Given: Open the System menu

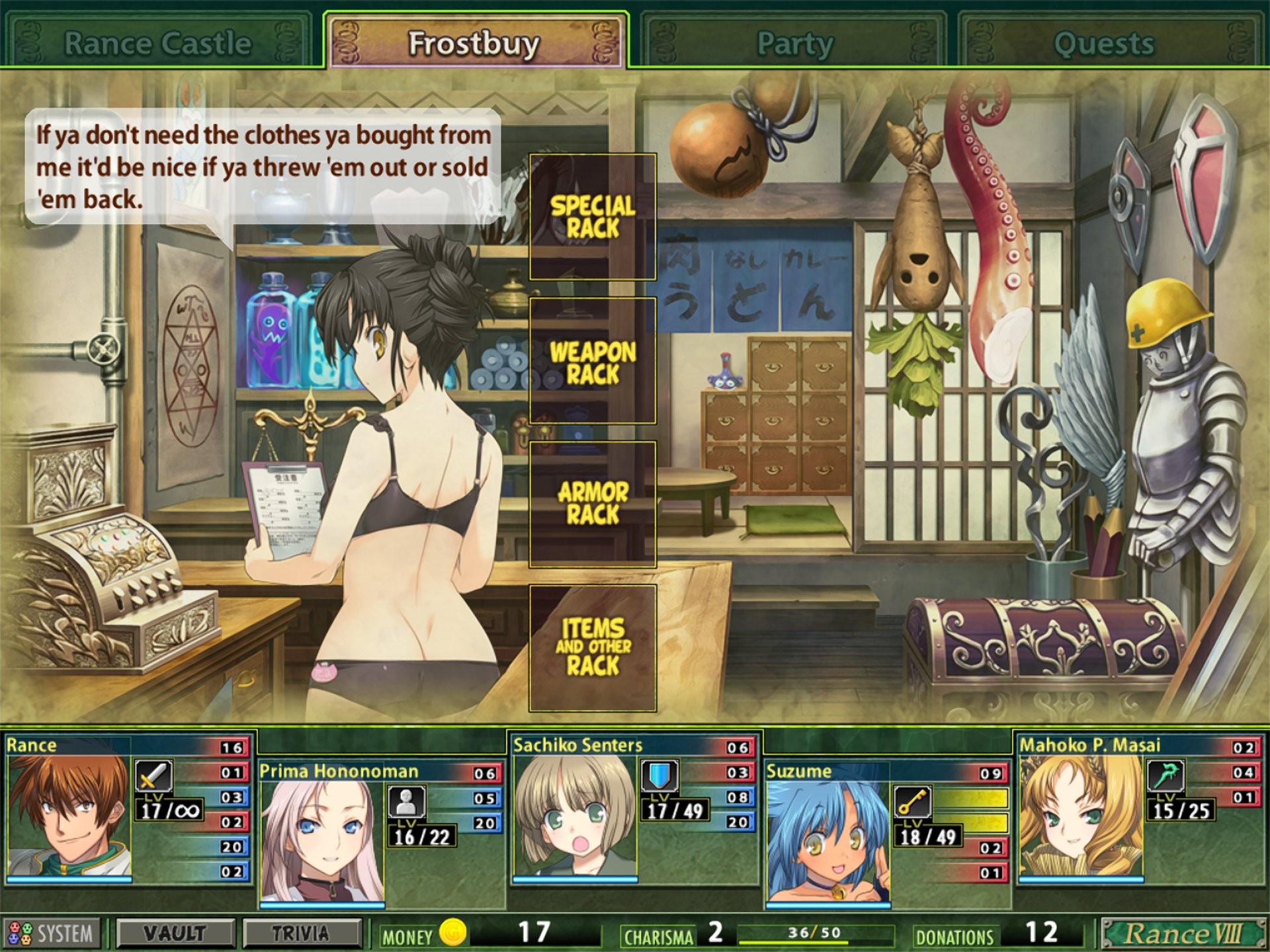Looking at the screenshot, I should click(x=52, y=933).
